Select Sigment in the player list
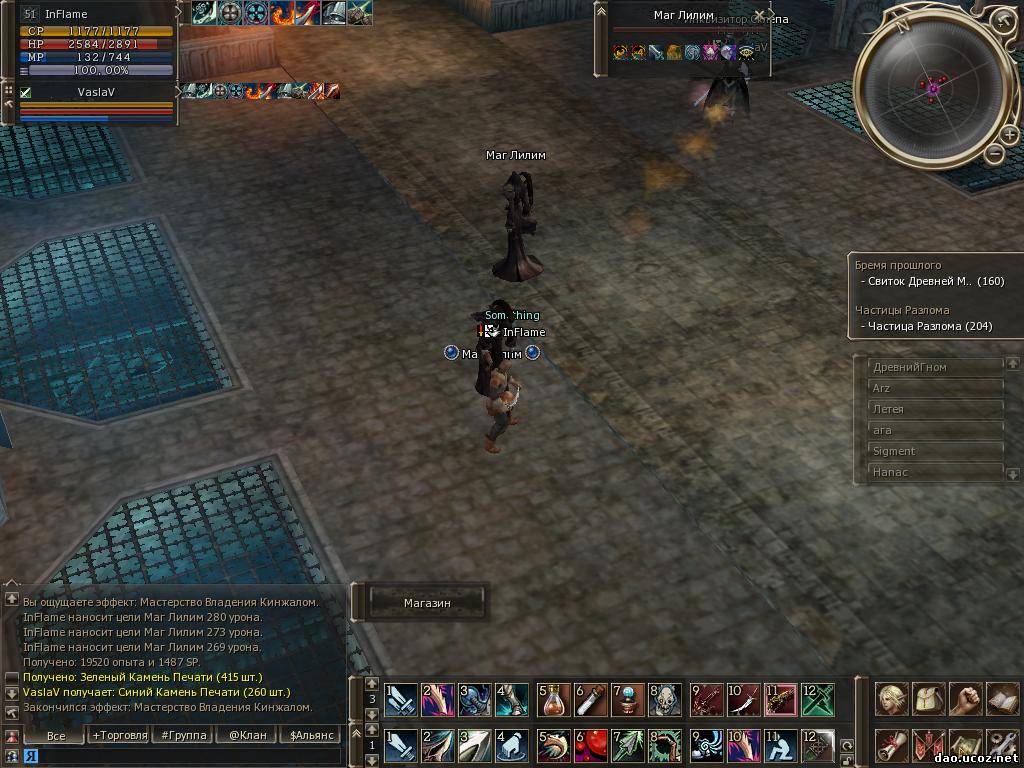Viewport: 1024px width, 768px height. [935, 451]
